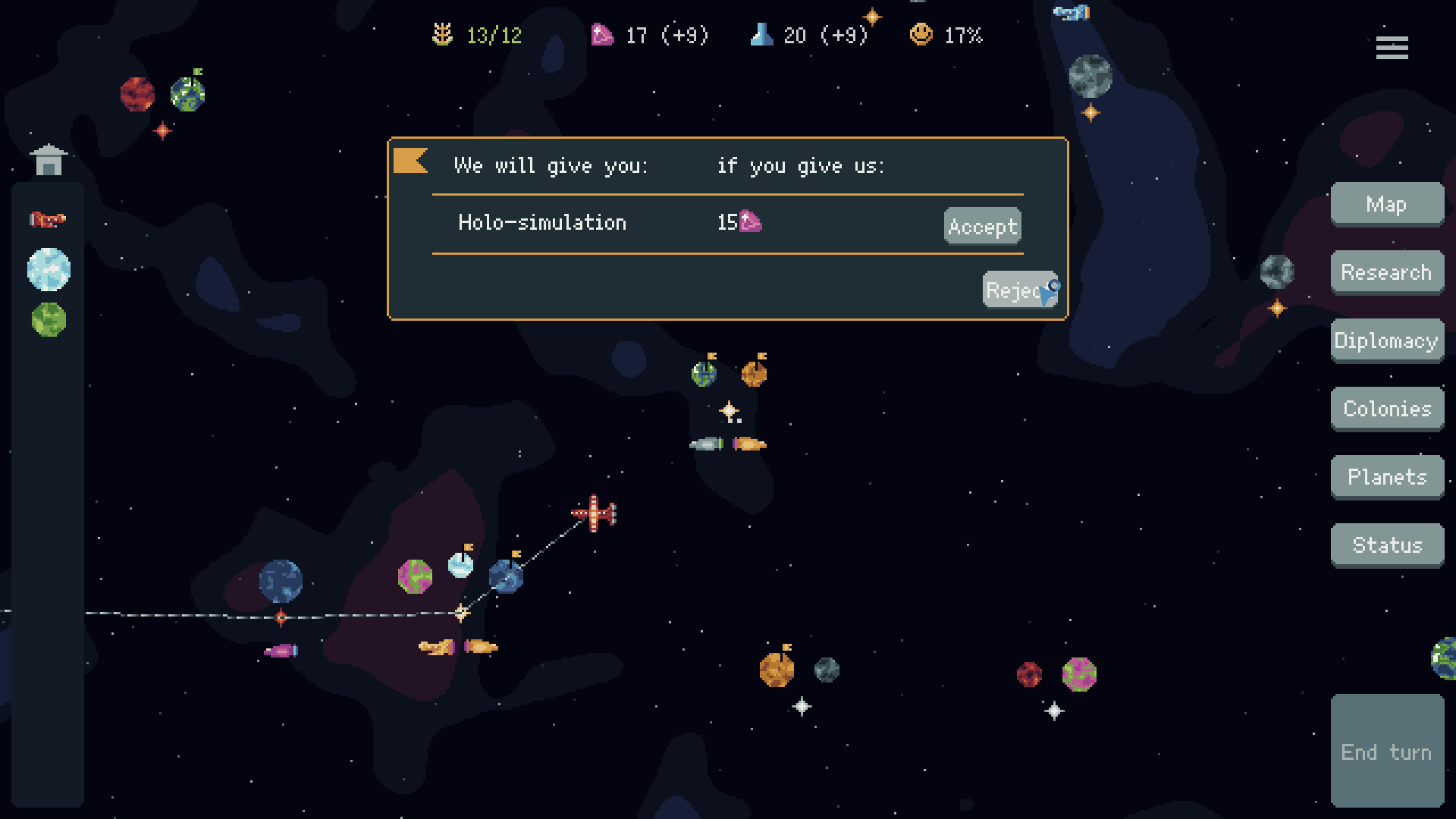The width and height of the screenshot is (1456, 819).
Task: Check the empire Status screen
Action: (x=1387, y=544)
